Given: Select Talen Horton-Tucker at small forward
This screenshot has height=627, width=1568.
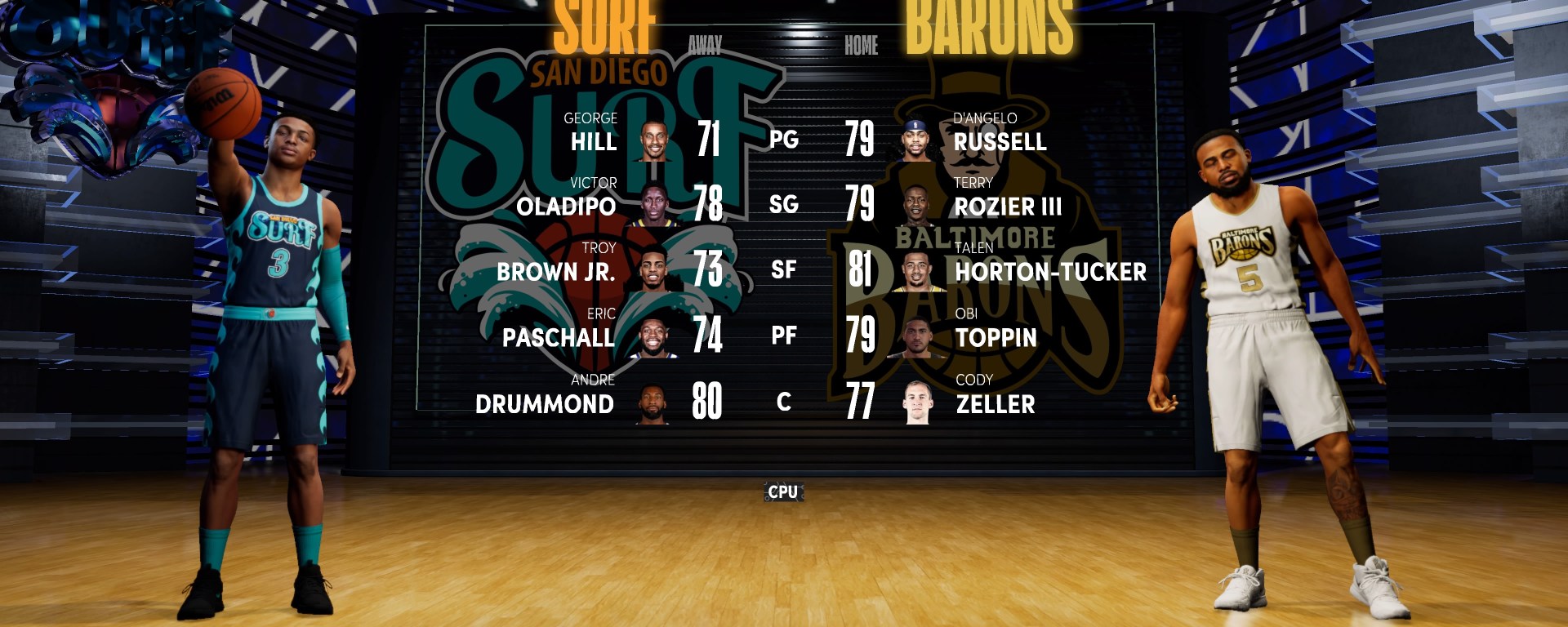Looking at the screenshot, I should (x=1050, y=271).
